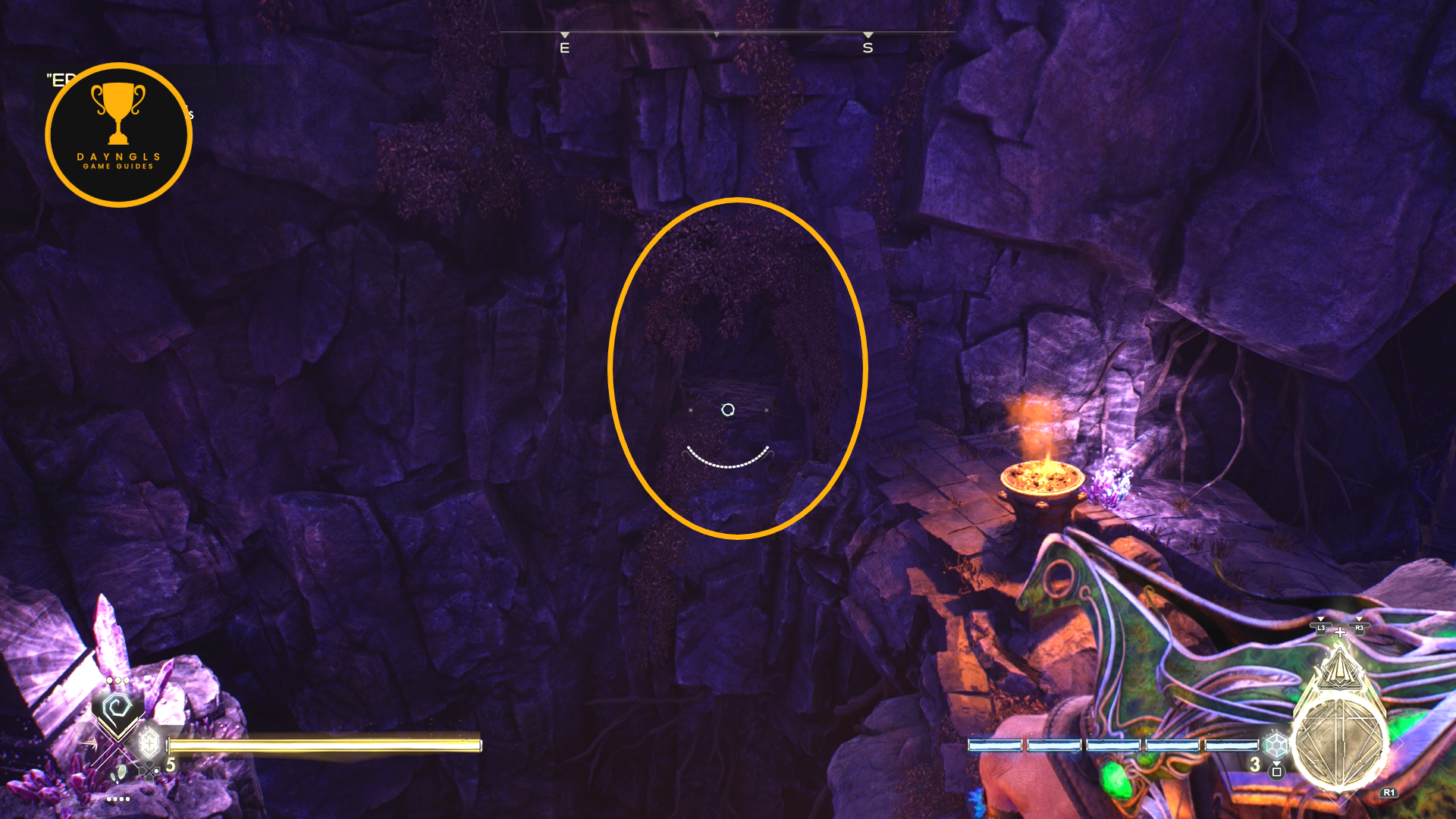Select the spiral spell icon
1456x819 pixels.
click(117, 709)
